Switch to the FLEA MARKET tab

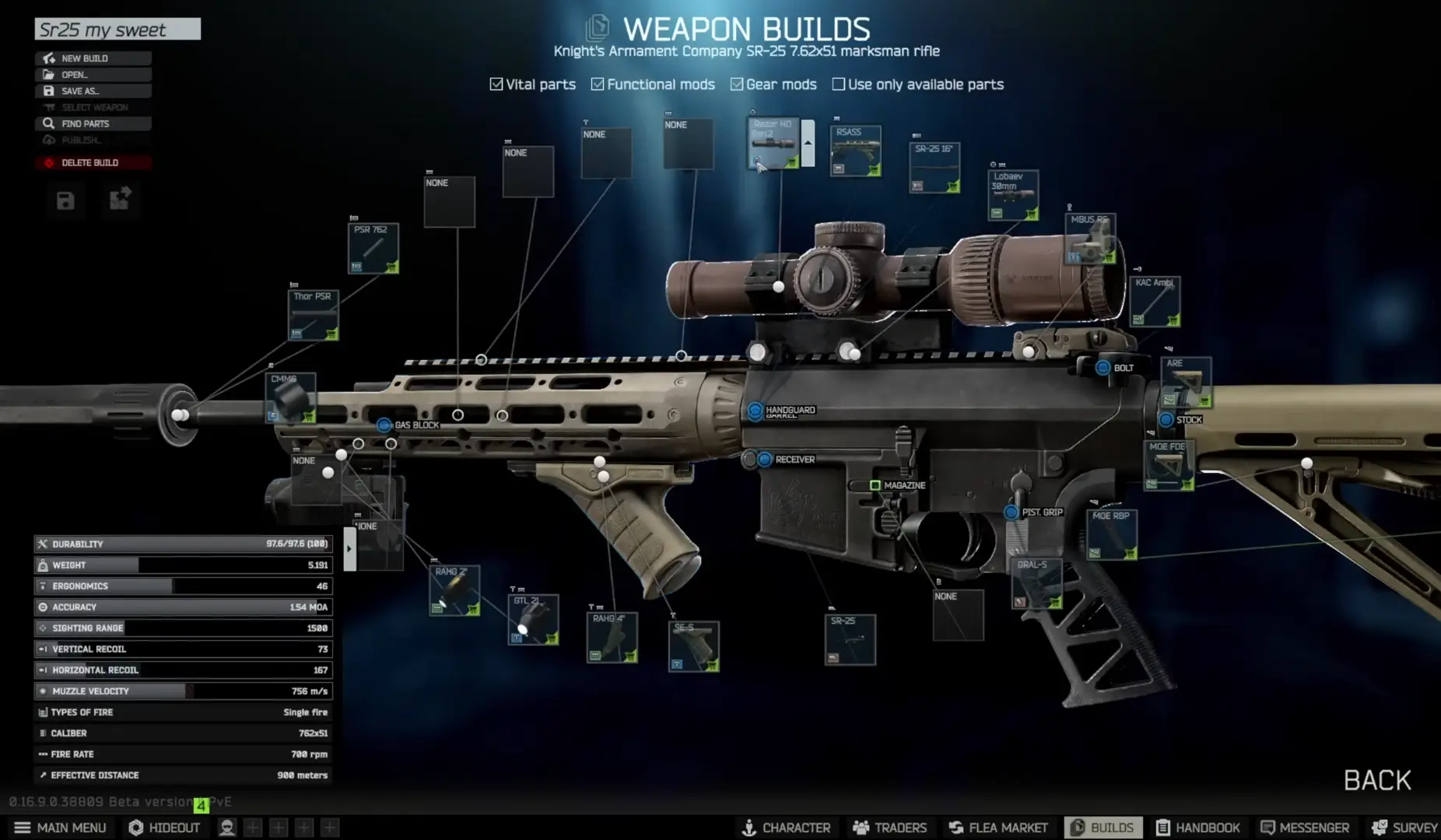[x=956, y=828]
